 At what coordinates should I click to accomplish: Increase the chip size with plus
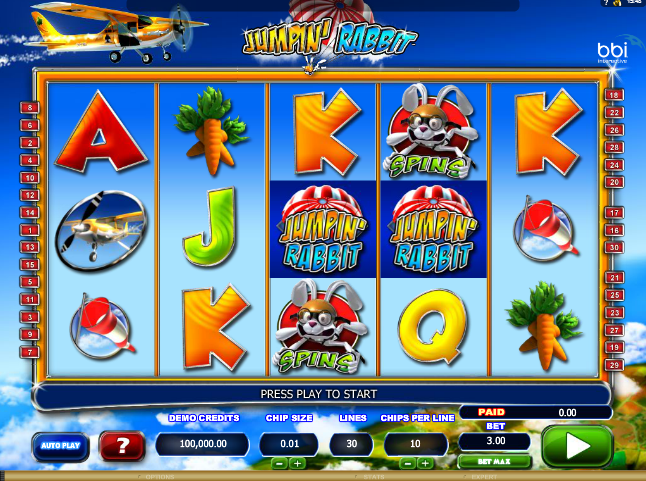tap(297, 464)
